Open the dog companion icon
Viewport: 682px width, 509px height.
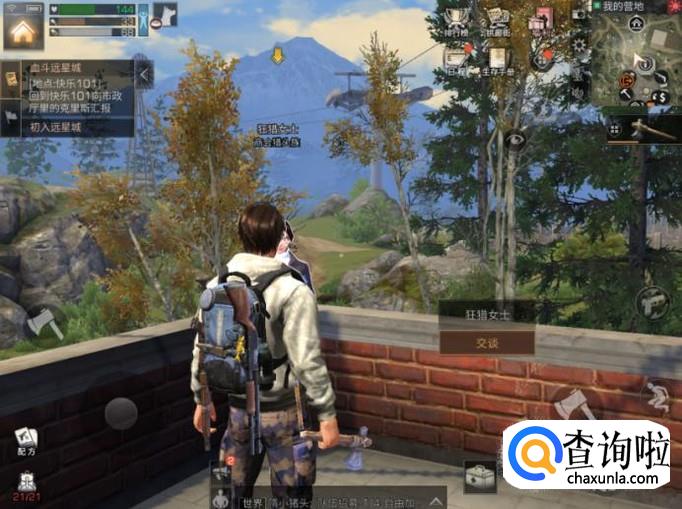pyautogui.click(x=166, y=14)
